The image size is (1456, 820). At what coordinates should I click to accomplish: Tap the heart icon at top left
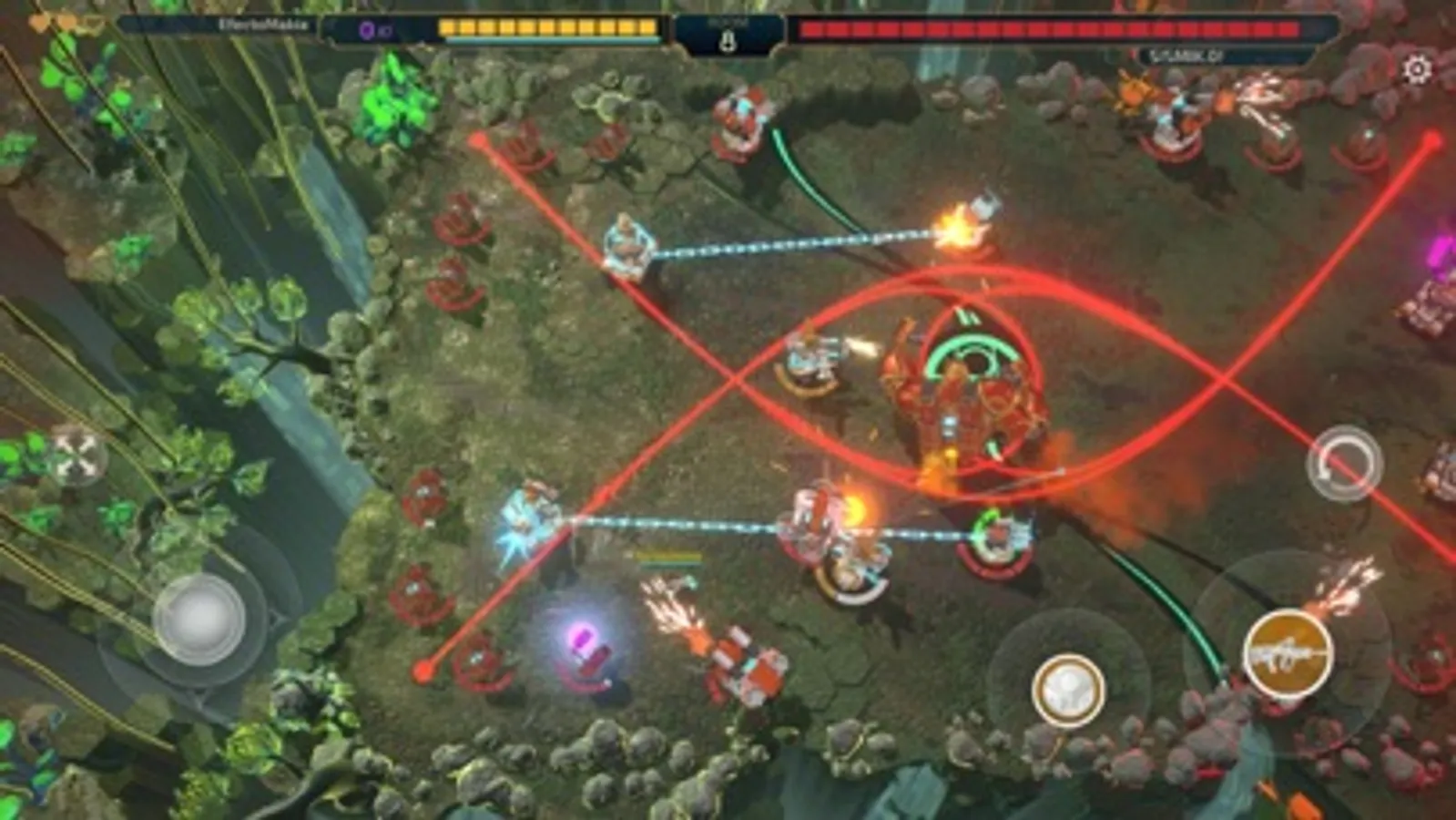point(38,23)
